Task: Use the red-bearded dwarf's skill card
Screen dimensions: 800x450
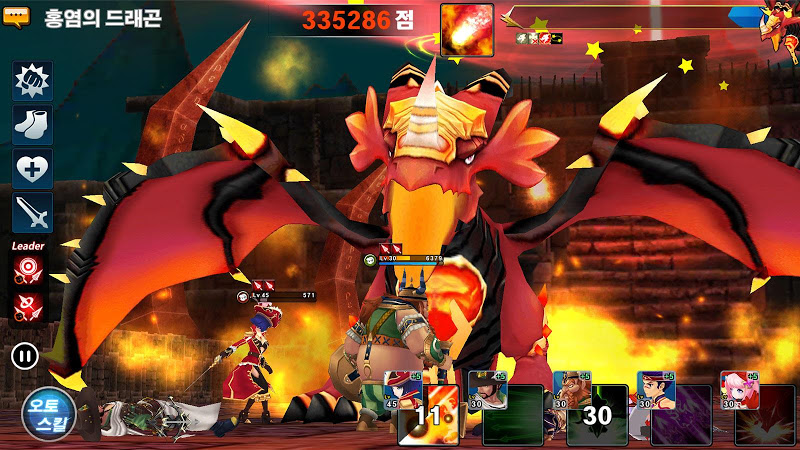Action: (x=596, y=415)
